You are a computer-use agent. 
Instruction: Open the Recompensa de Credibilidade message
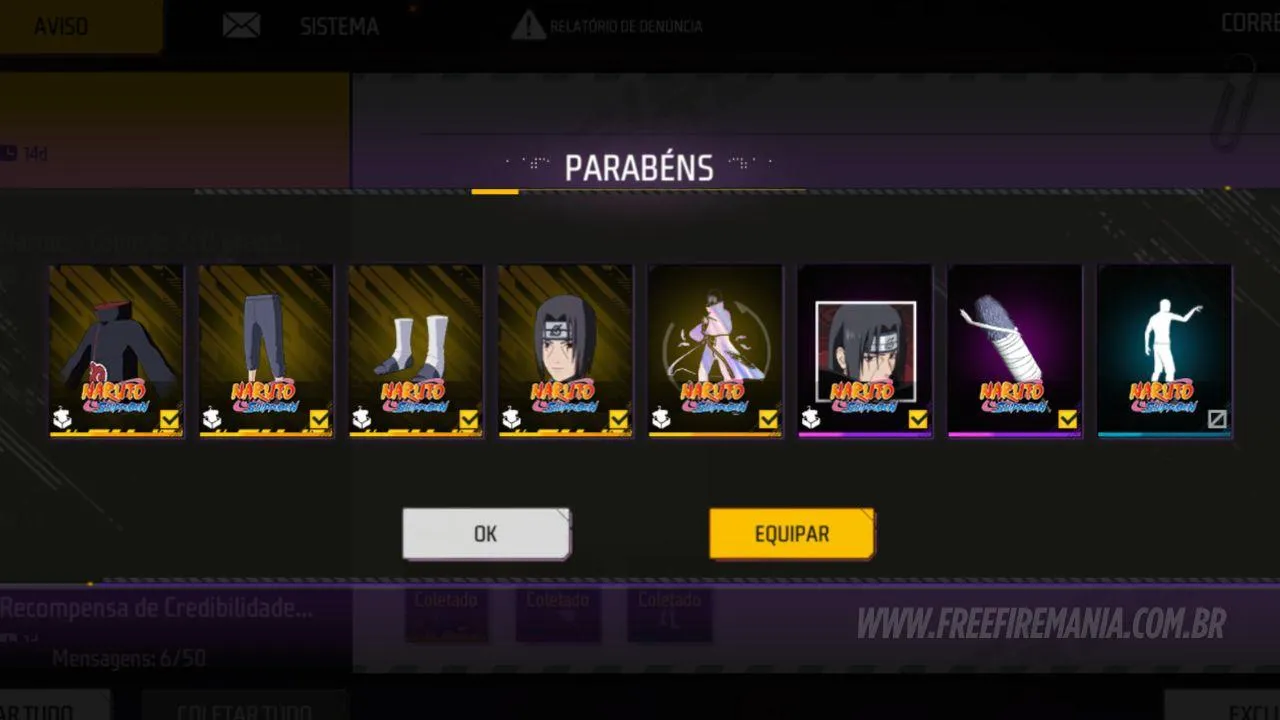pos(155,607)
